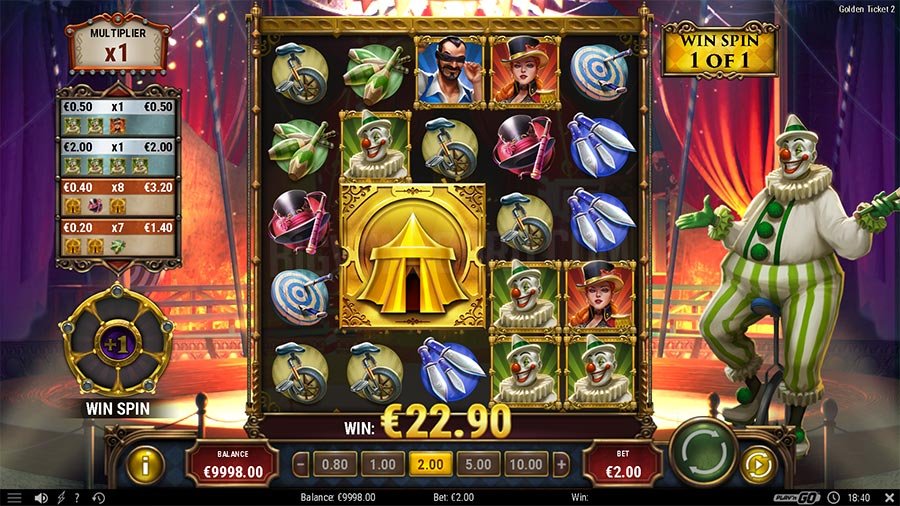Select the highlighted 2.00 bet
This screenshot has width=900, height=506.
[431, 464]
